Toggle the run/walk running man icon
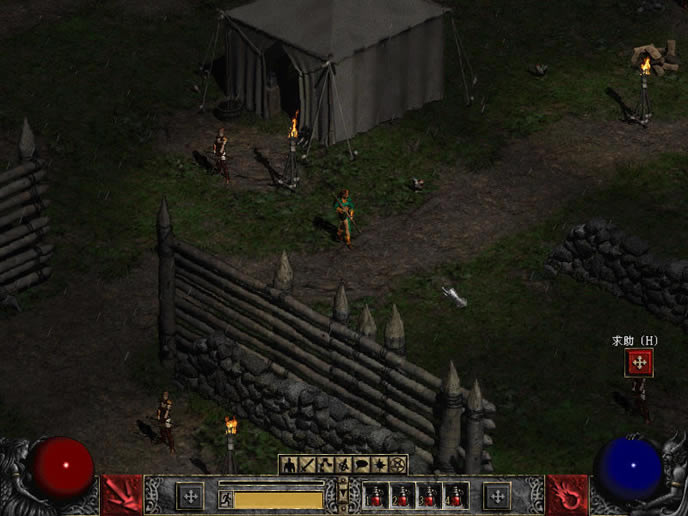The image size is (688, 516). pos(226,498)
